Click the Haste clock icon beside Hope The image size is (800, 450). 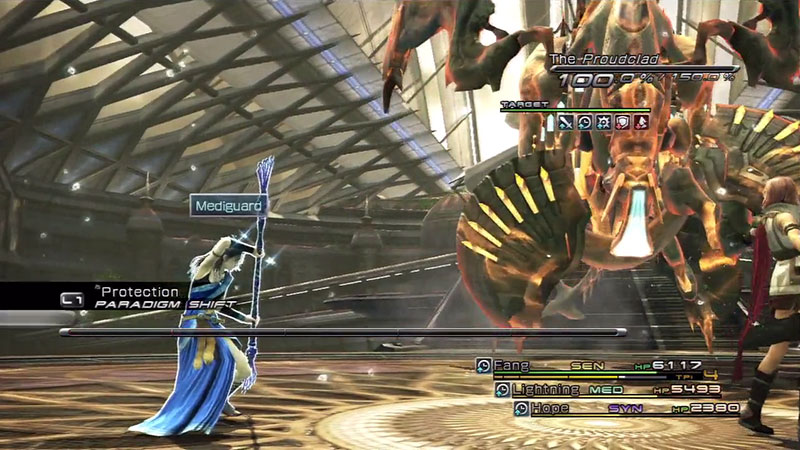tap(521, 408)
